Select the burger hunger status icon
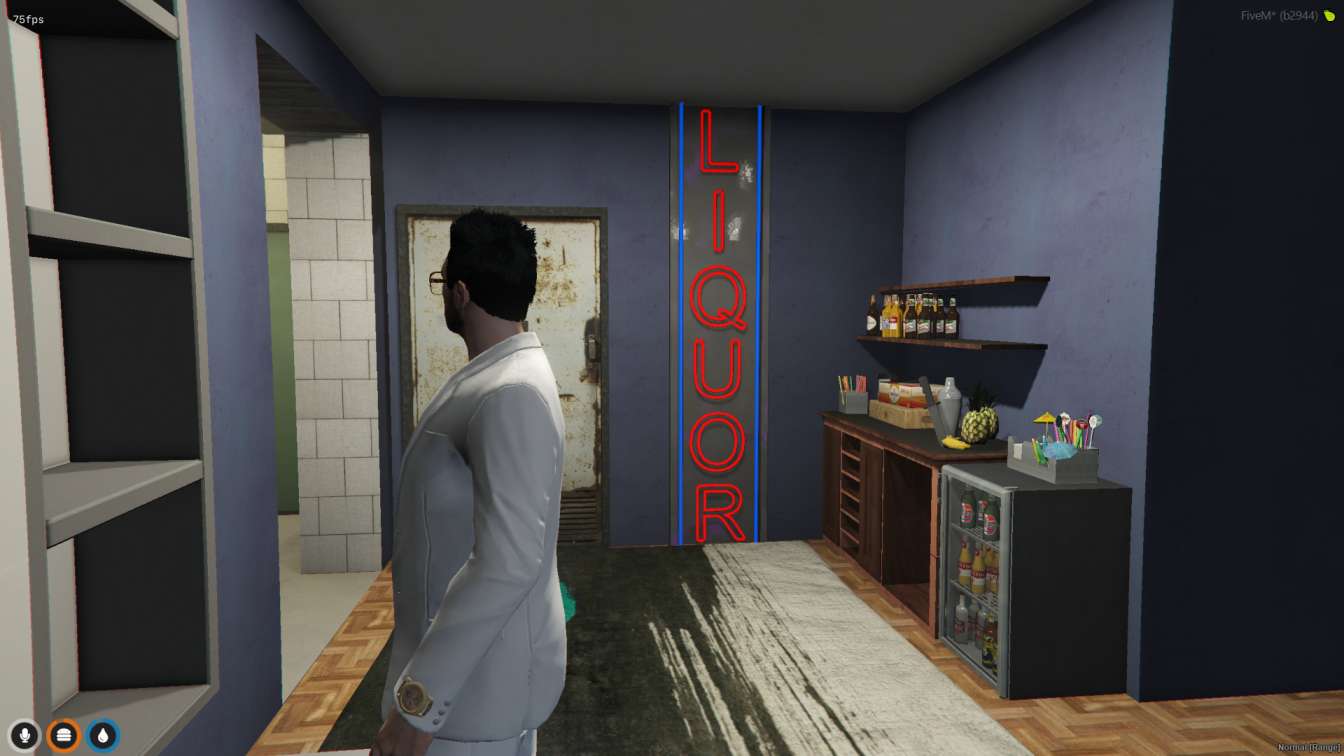Image resolution: width=1344 pixels, height=756 pixels. 63,736
